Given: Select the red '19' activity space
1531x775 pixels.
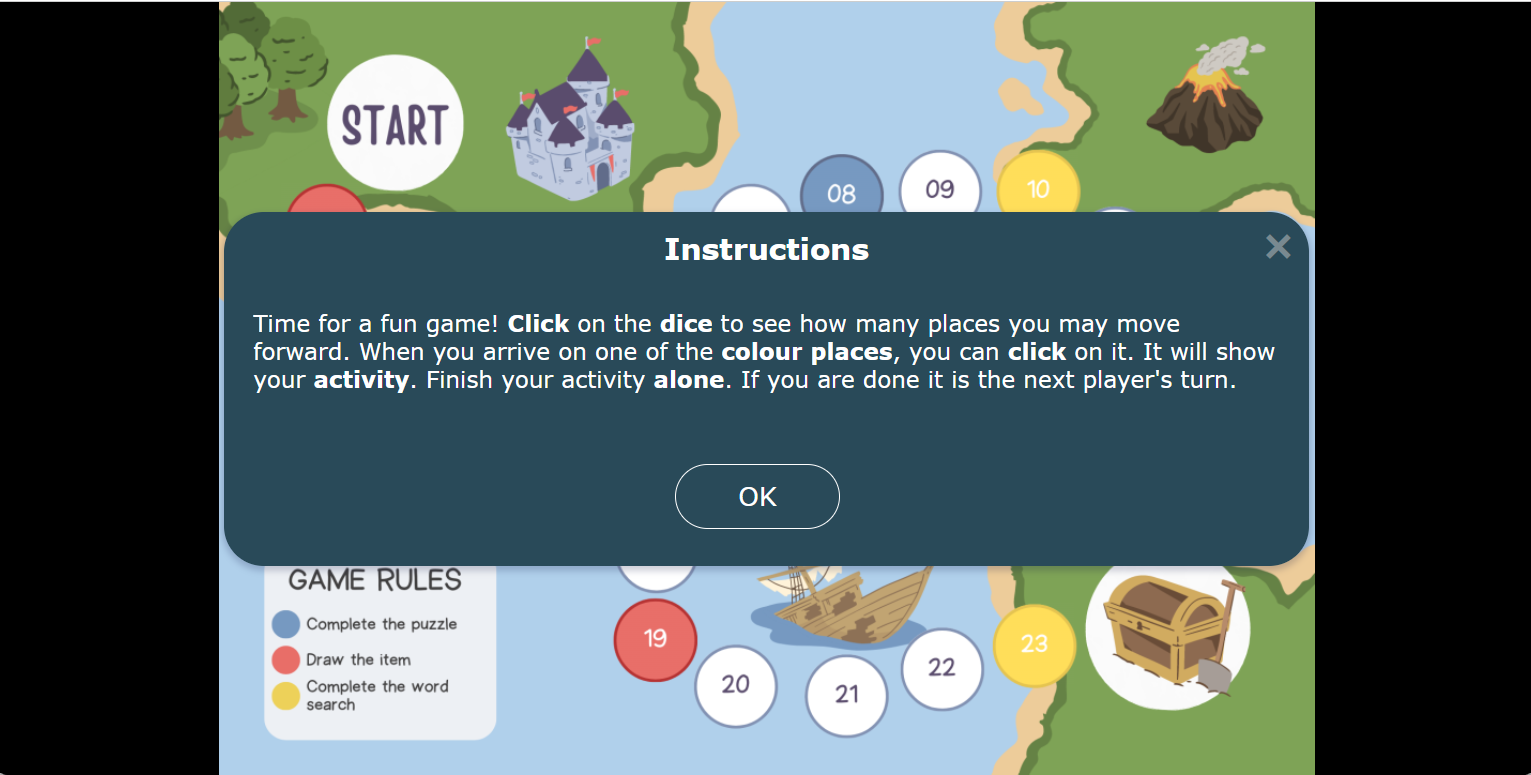Looking at the screenshot, I should point(655,640).
